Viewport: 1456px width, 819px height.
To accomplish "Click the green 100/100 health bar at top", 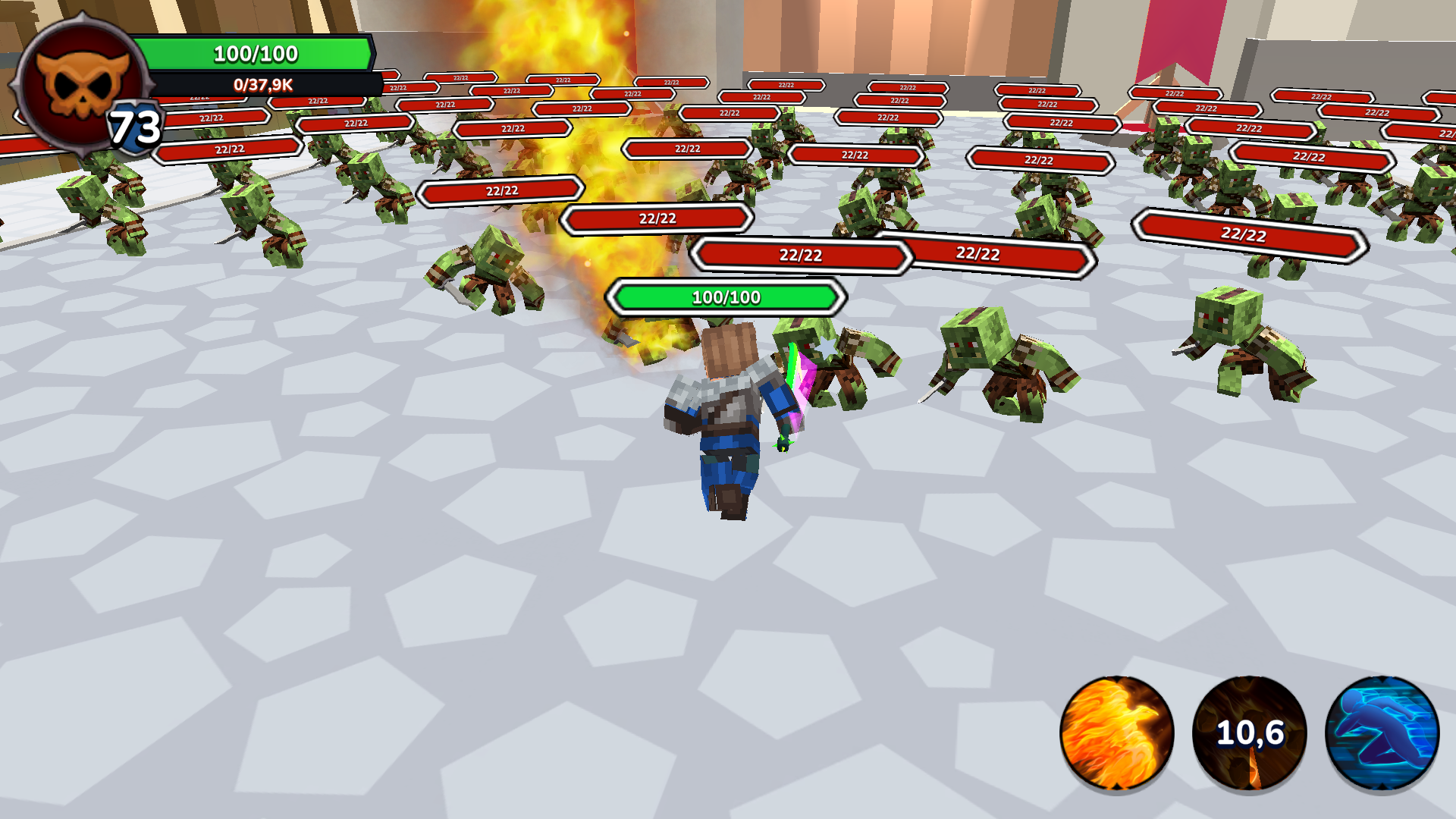I will [256, 54].
